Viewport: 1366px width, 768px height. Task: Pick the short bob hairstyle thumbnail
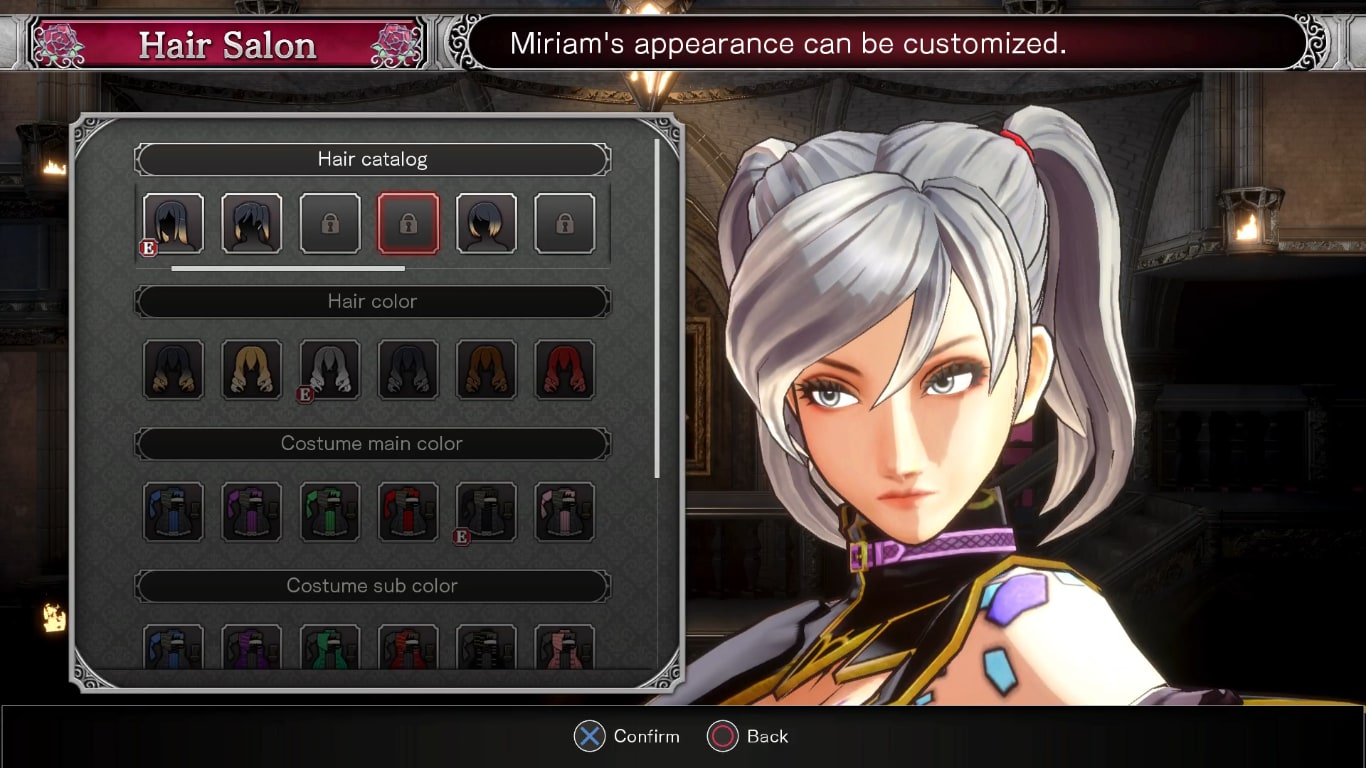coord(486,223)
